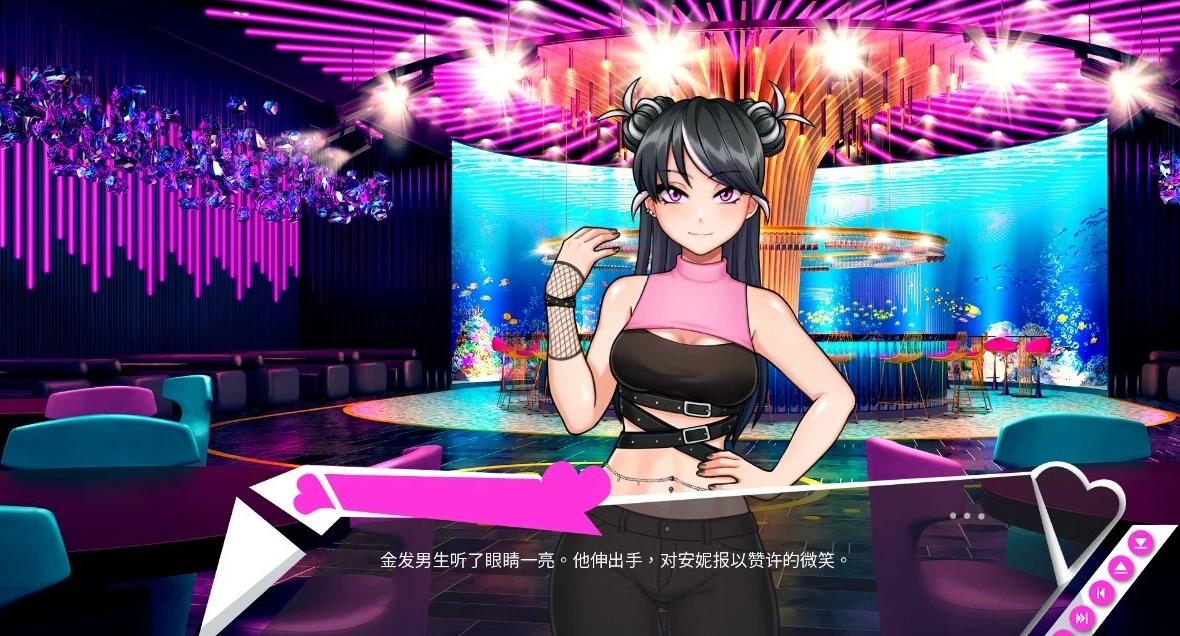This screenshot has width=1180, height=636.
Task: Click the downward arrow save button
Action: (1141, 543)
